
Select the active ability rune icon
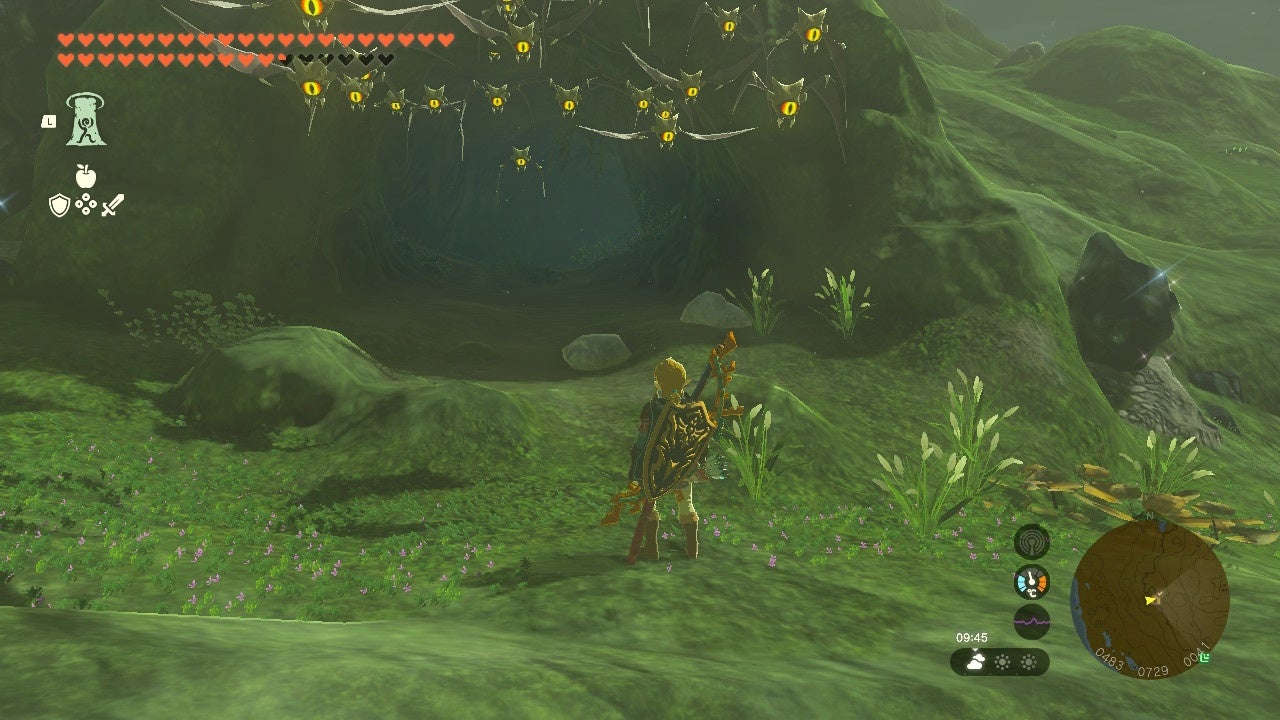coord(87,120)
